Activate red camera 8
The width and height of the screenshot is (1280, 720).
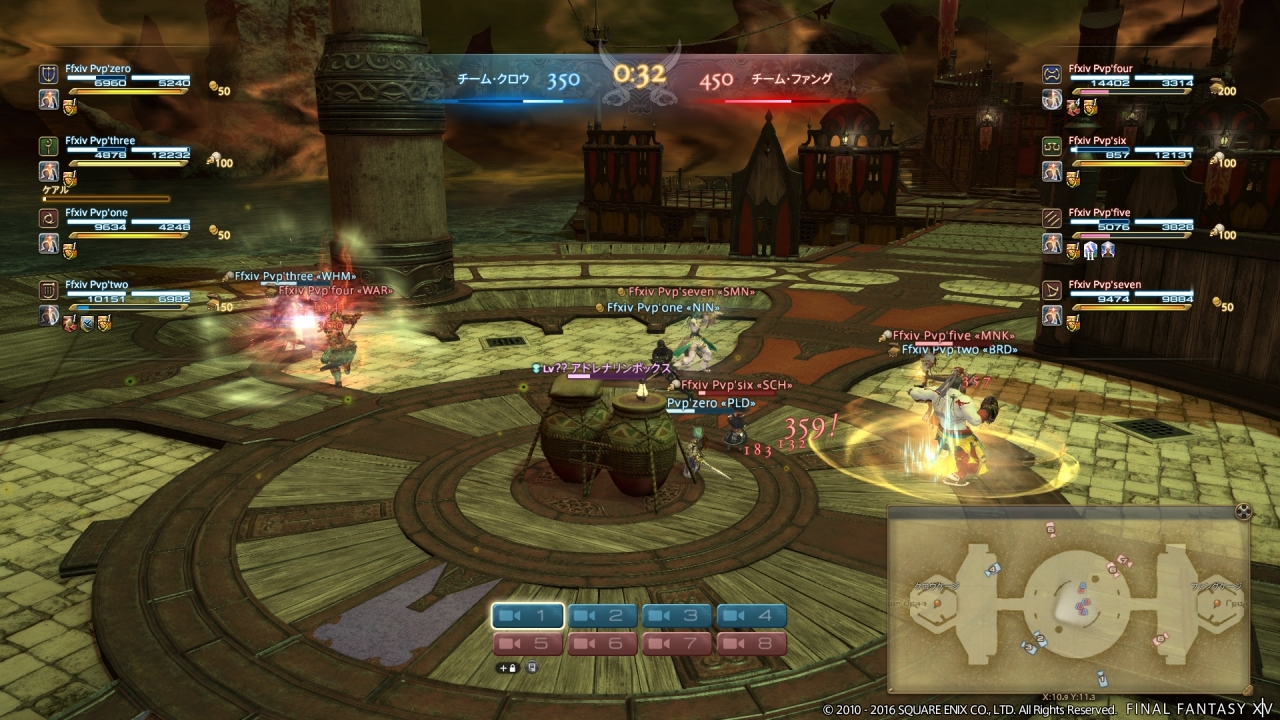(x=751, y=644)
